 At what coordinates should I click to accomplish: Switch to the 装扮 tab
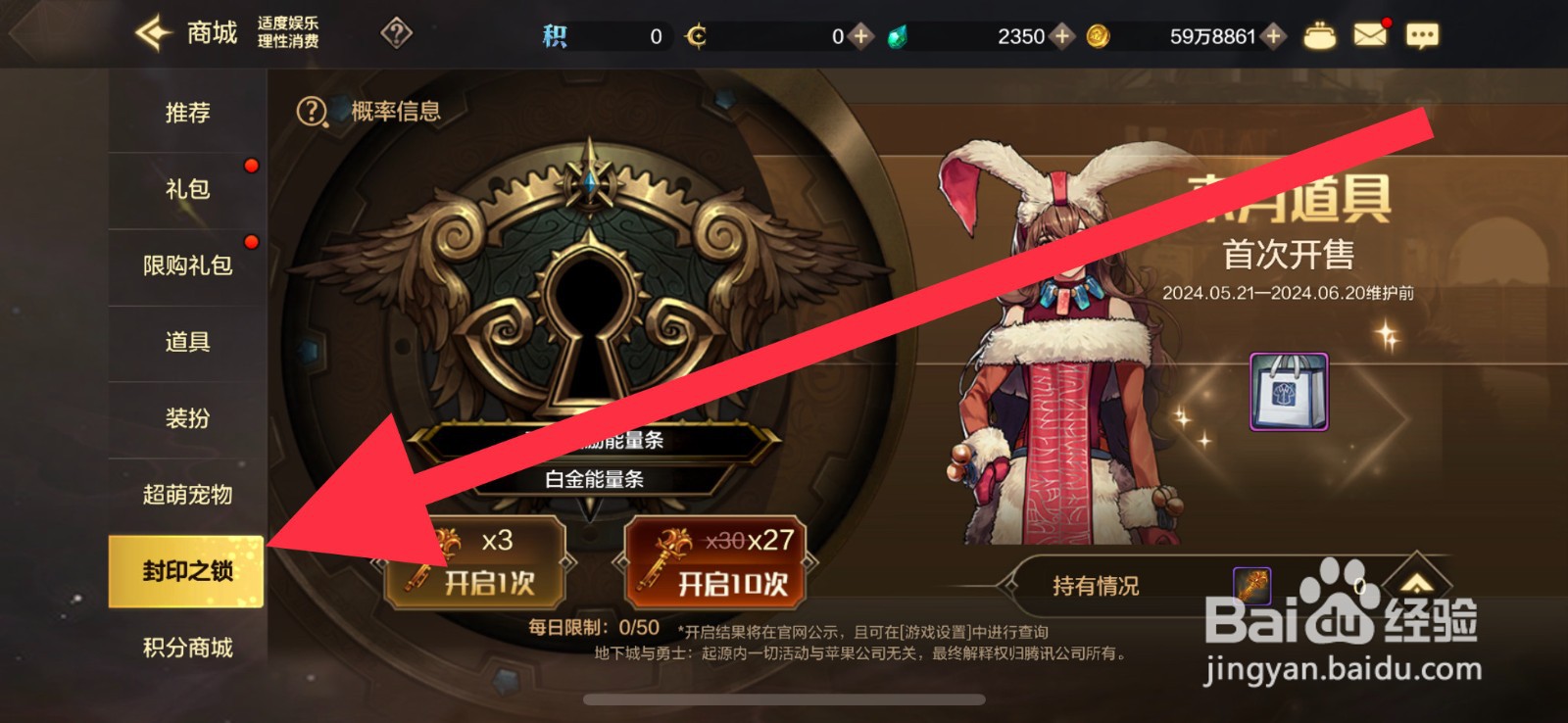click(x=186, y=418)
